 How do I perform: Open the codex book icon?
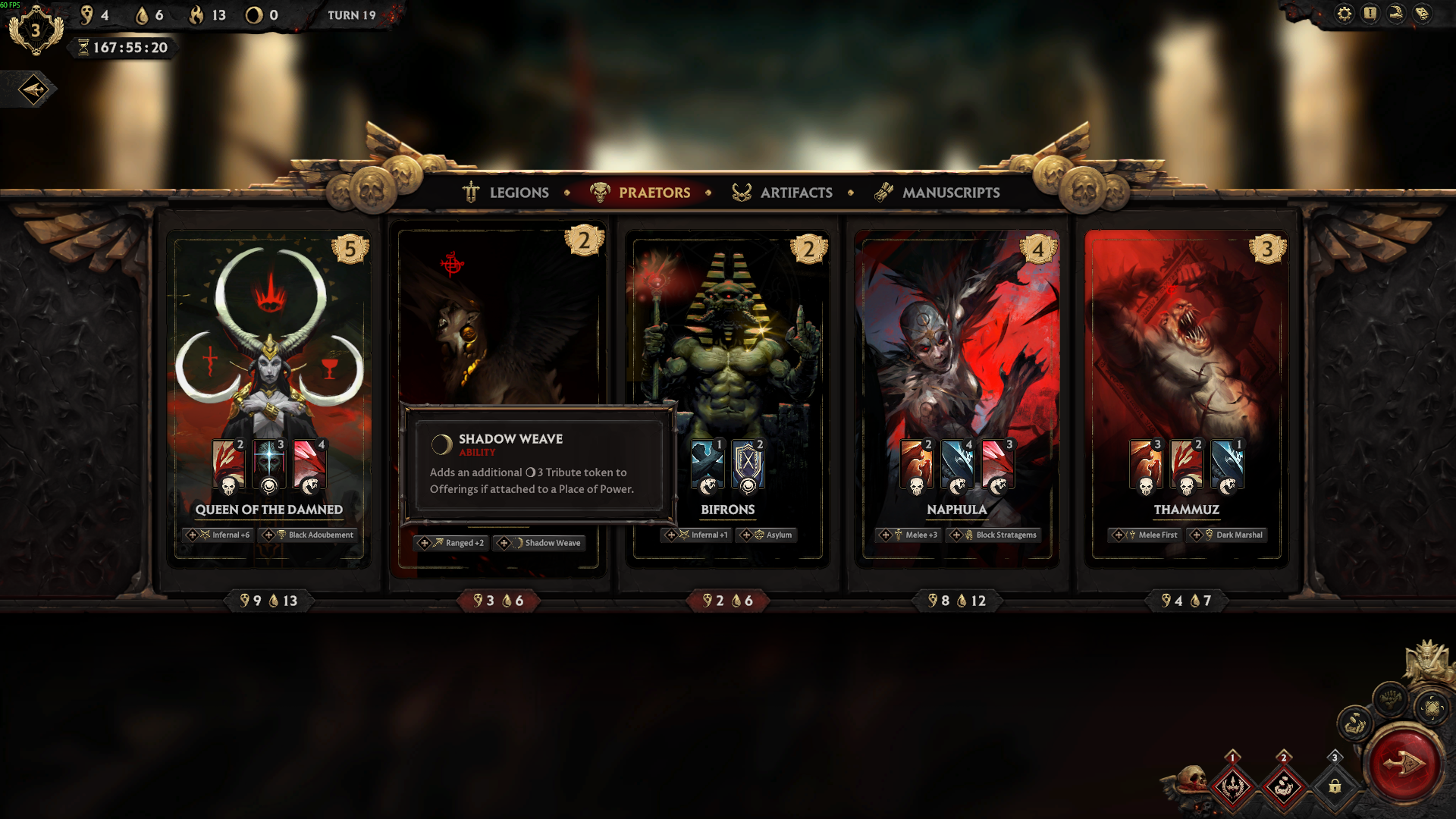[1422, 14]
